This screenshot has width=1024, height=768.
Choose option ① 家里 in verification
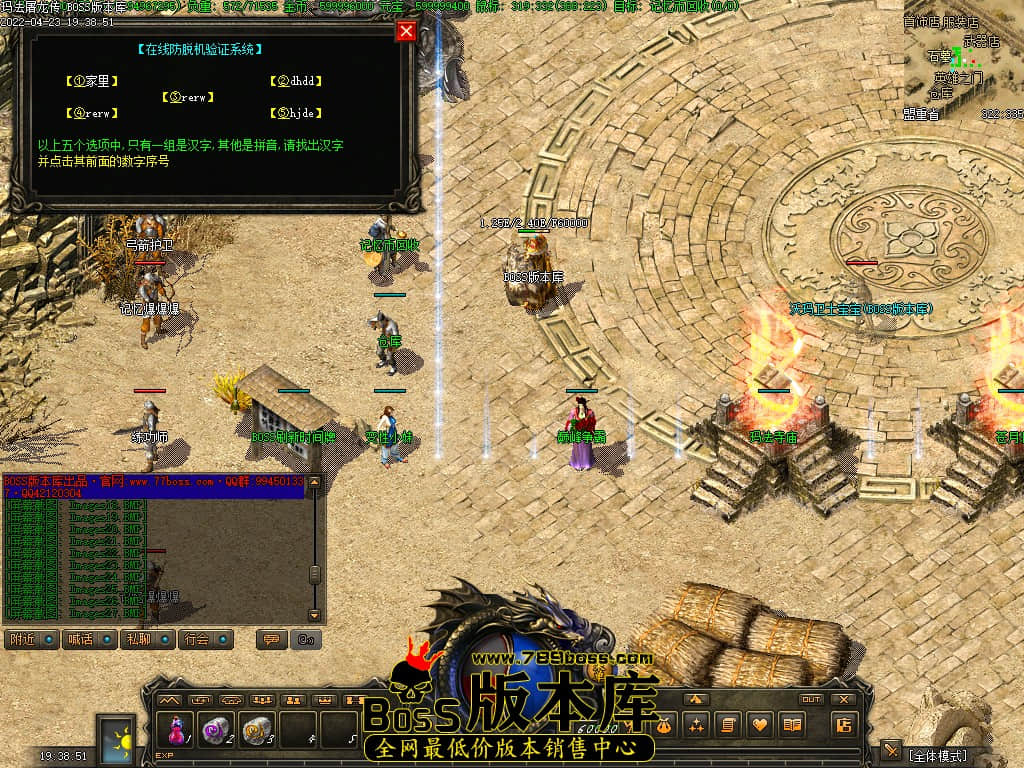pyautogui.click(x=87, y=81)
